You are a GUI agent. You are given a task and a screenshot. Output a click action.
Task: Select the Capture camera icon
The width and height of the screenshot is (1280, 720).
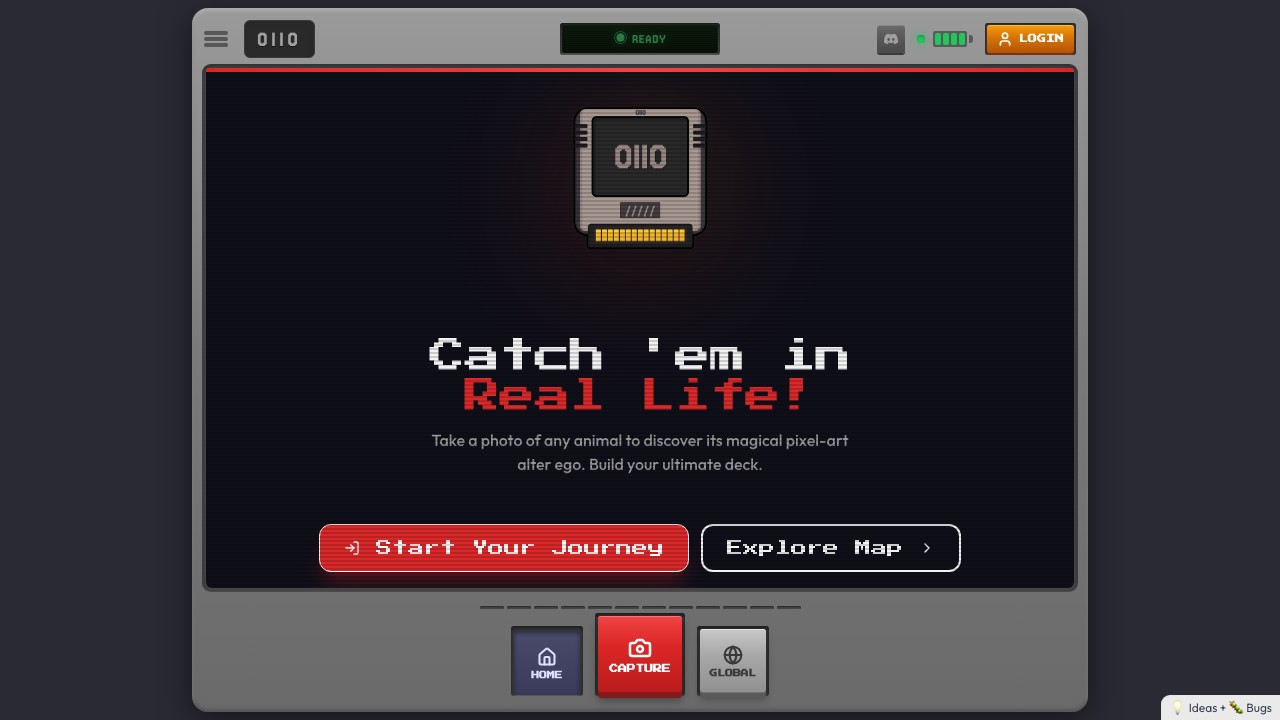tap(639, 648)
